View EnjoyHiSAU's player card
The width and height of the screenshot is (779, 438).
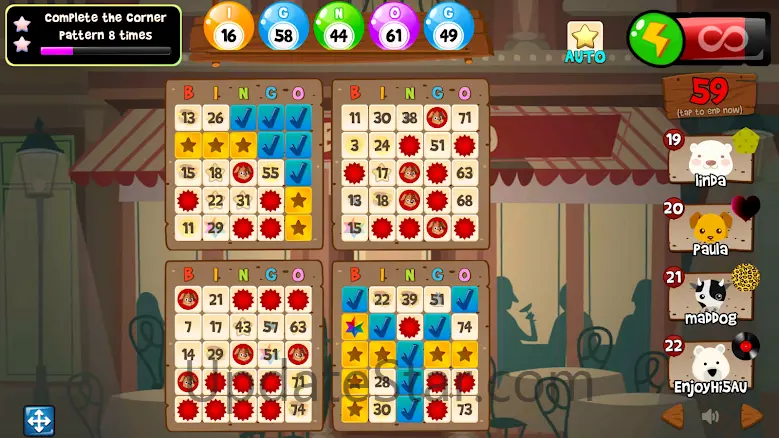pyautogui.click(x=708, y=365)
